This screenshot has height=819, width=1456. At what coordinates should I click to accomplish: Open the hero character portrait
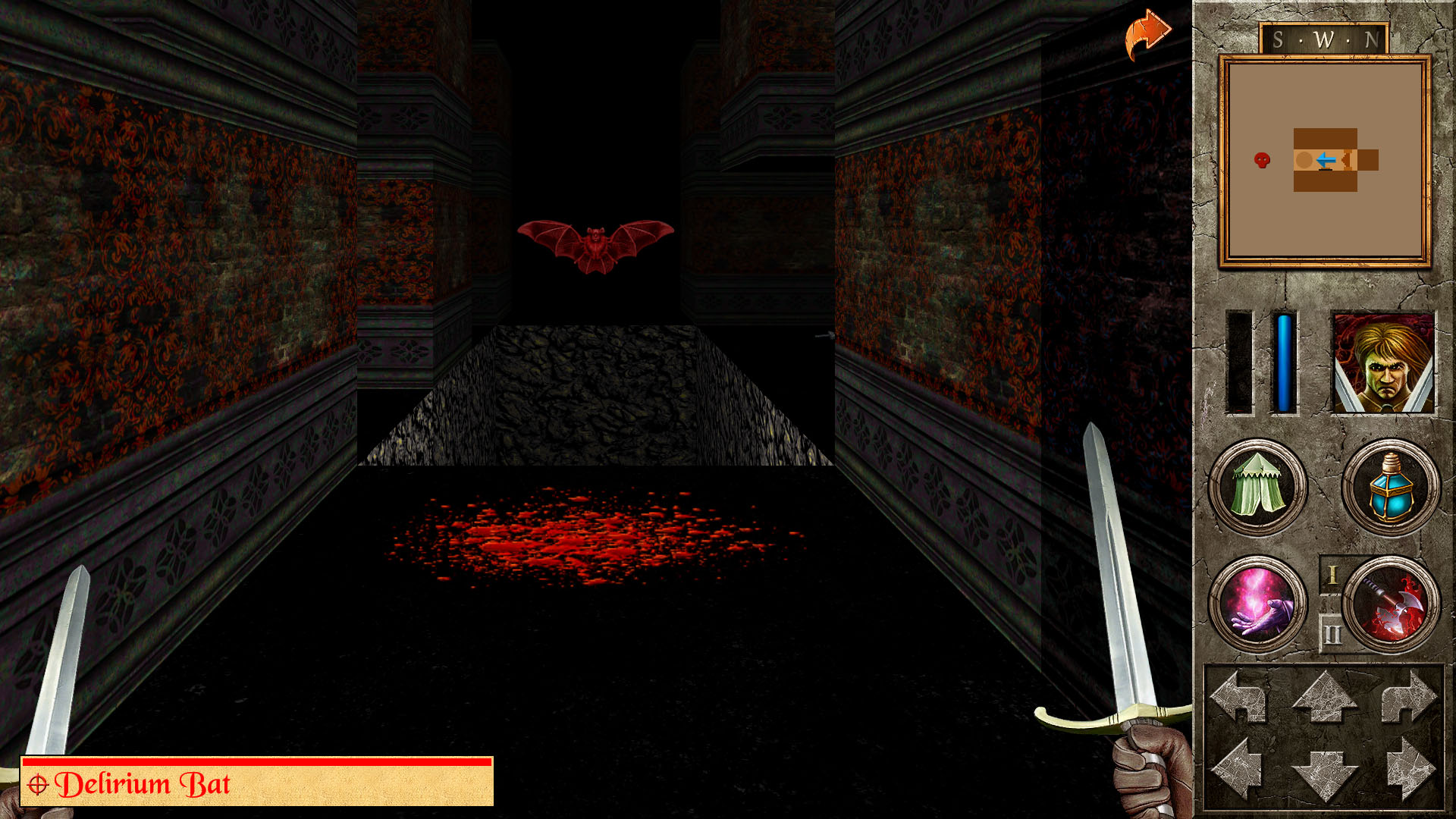[x=1383, y=363]
